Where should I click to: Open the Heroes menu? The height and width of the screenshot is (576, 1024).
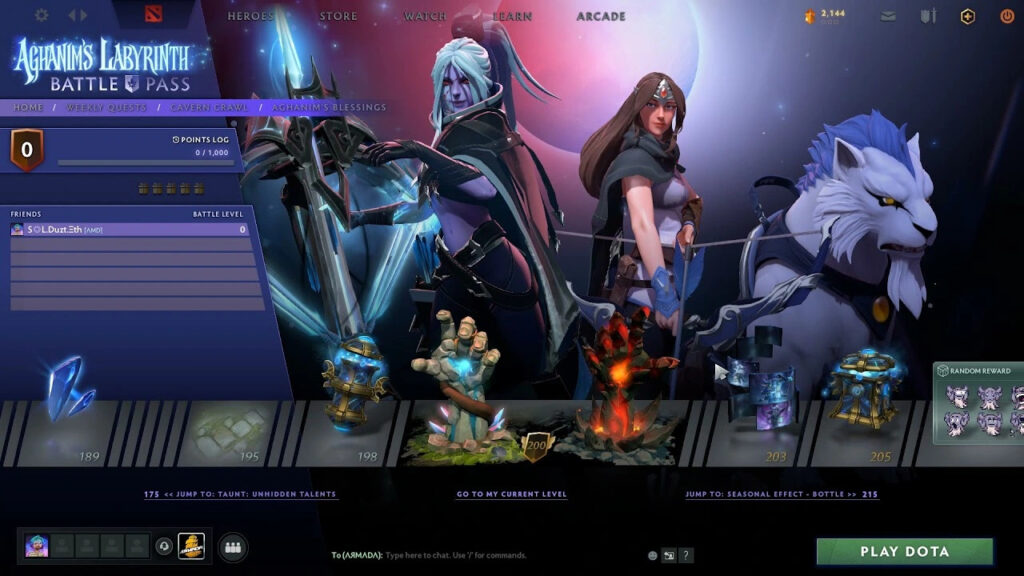click(251, 16)
